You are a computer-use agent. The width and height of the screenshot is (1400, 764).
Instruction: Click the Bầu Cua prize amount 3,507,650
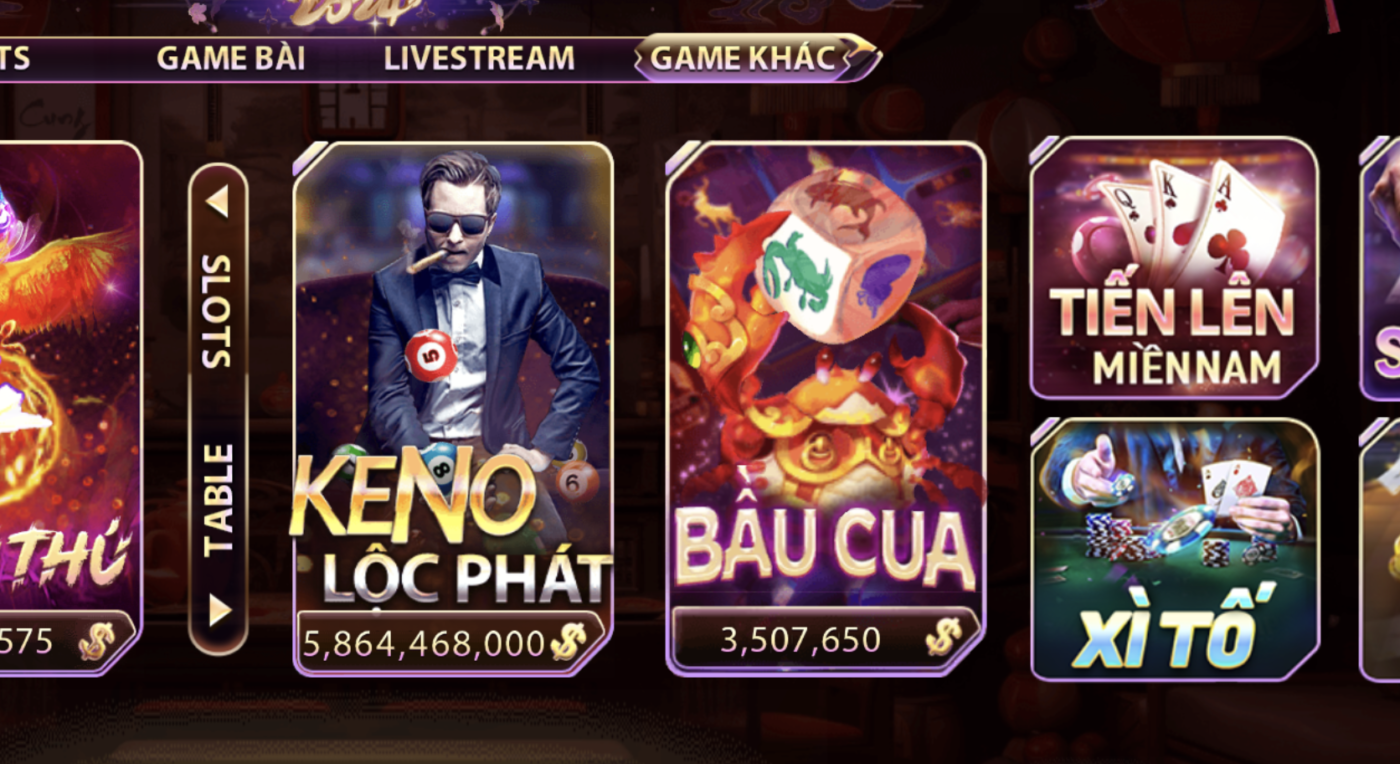(800, 636)
